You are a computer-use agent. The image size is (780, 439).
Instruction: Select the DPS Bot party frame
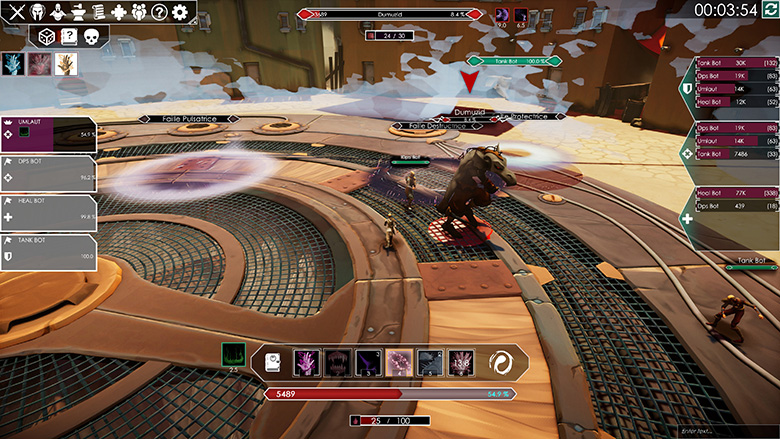coord(48,172)
